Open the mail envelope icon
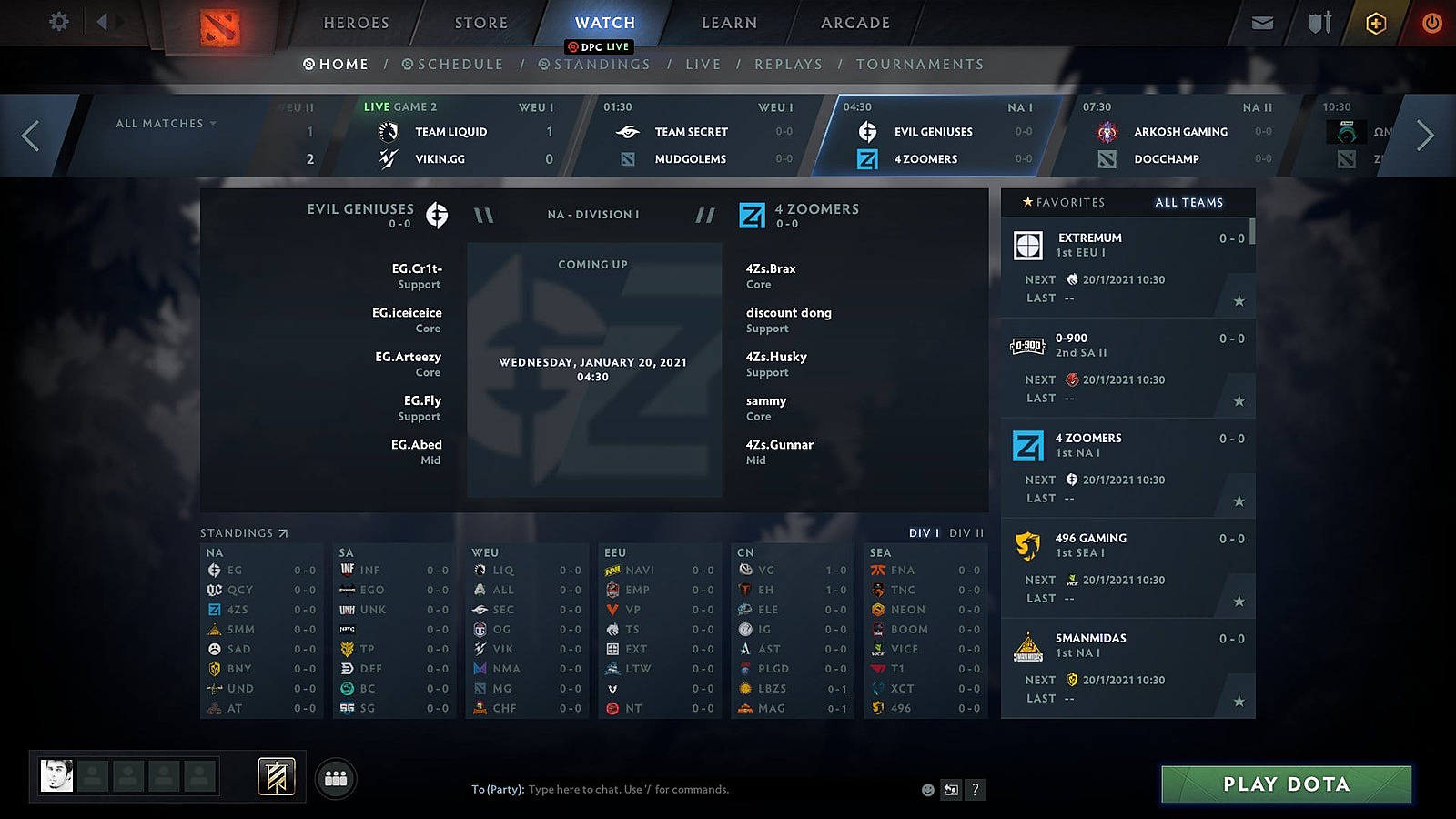 1262,23
